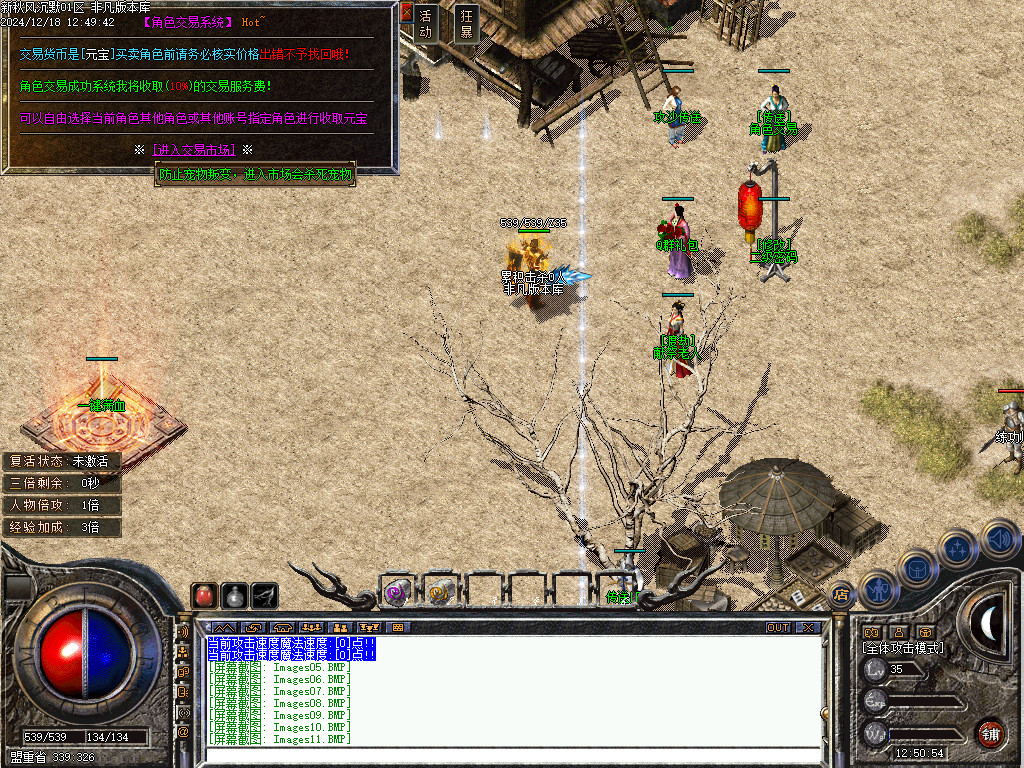Image resolution: width=1024 pixels, height=768 pixels.
Task: Close the chat panel with X
Action: [x=807, y=628]
